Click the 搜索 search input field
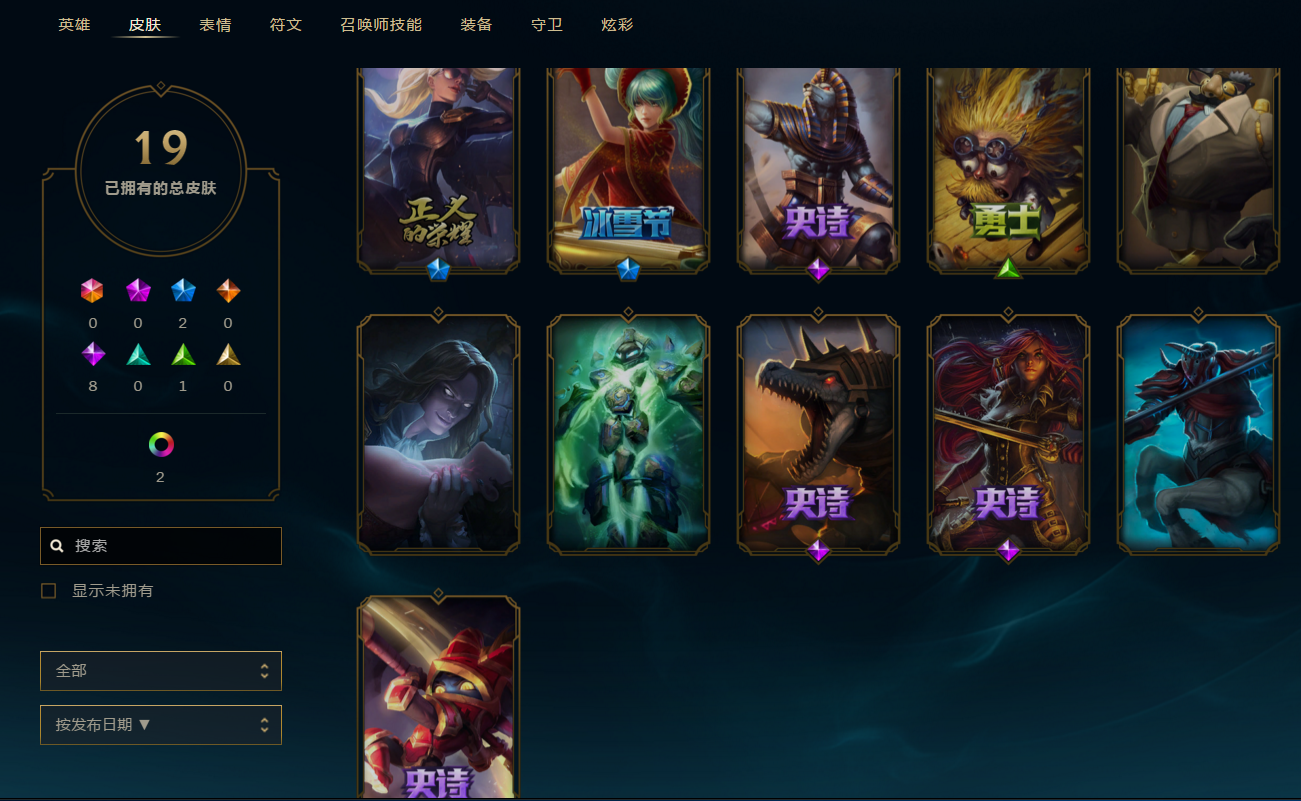 pos(160,545)
